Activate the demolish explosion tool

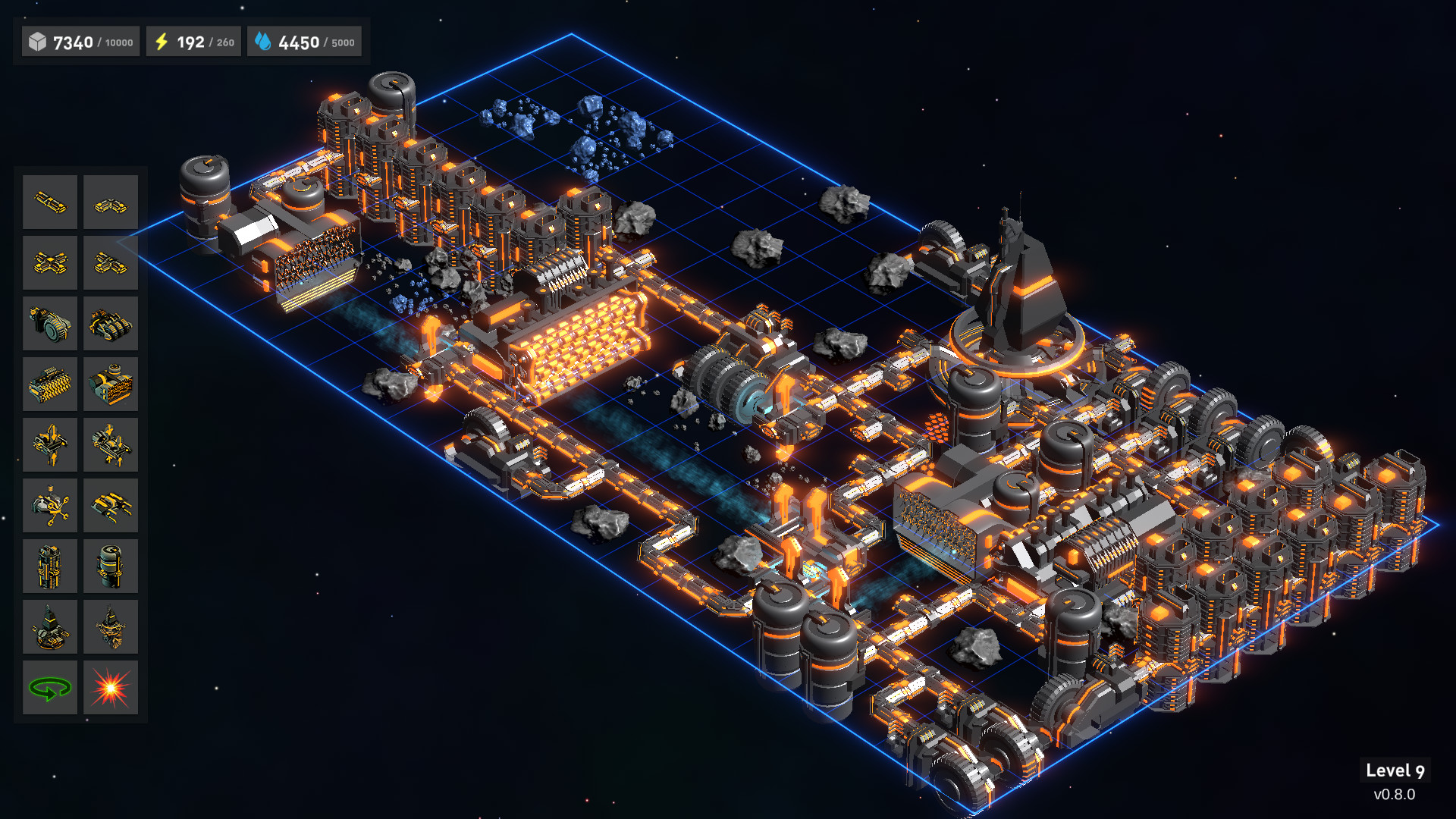(110, 687)
